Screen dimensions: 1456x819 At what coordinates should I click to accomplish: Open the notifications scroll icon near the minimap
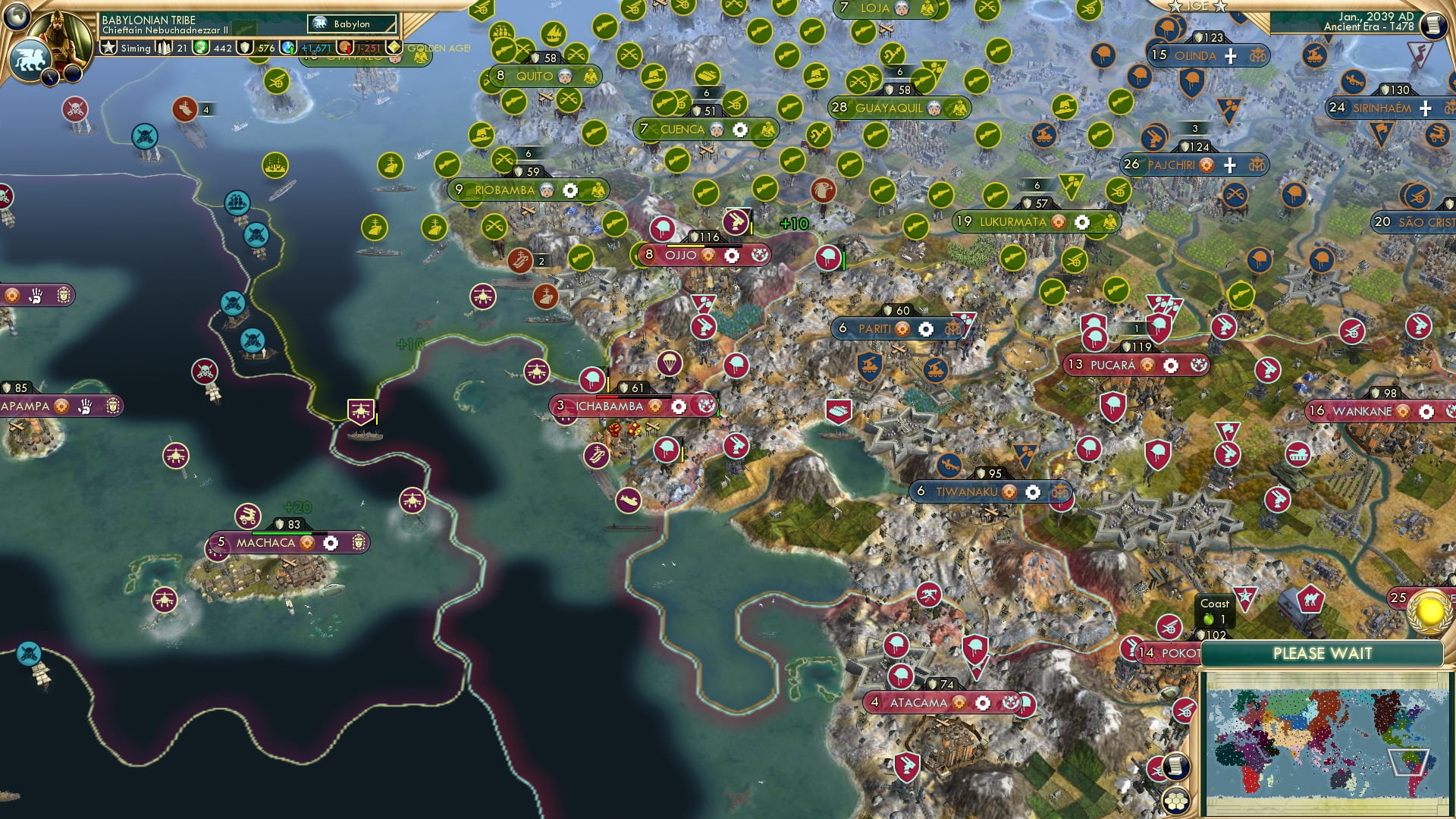(1176, 765)
